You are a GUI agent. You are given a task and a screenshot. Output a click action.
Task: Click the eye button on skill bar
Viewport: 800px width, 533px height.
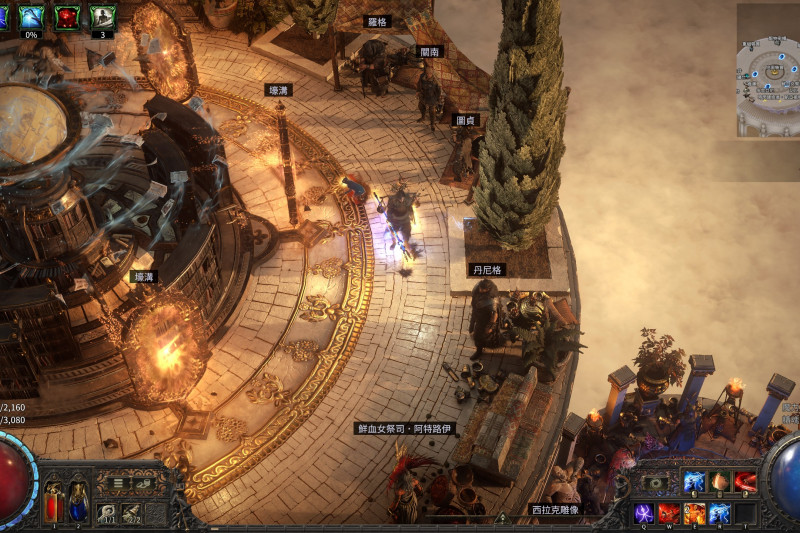[656, 483]
